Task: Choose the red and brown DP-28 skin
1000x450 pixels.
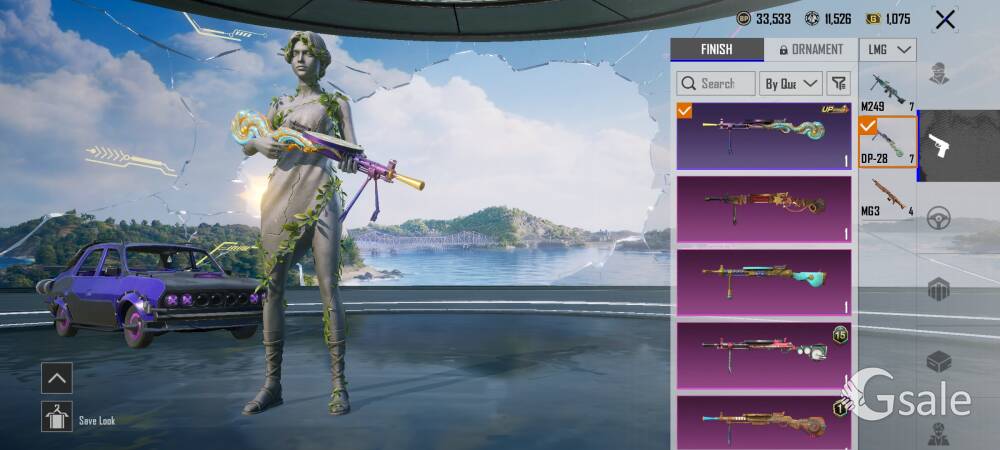Action: (764, 208)
